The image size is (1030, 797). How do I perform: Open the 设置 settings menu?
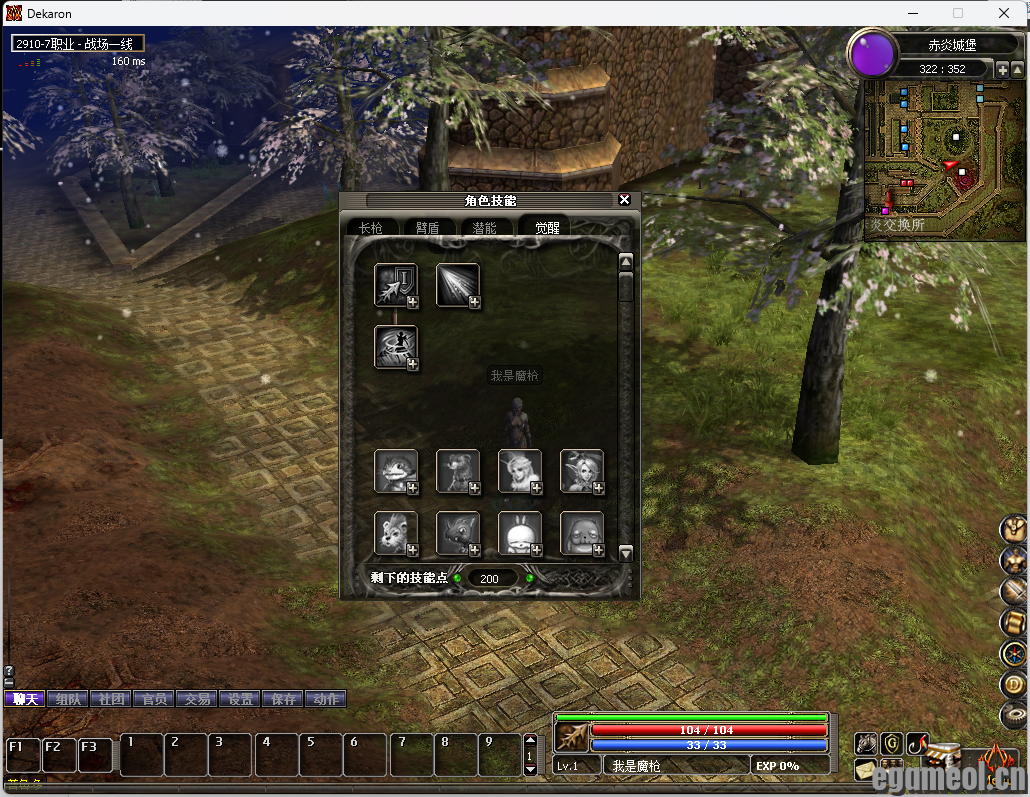[240, 699]
